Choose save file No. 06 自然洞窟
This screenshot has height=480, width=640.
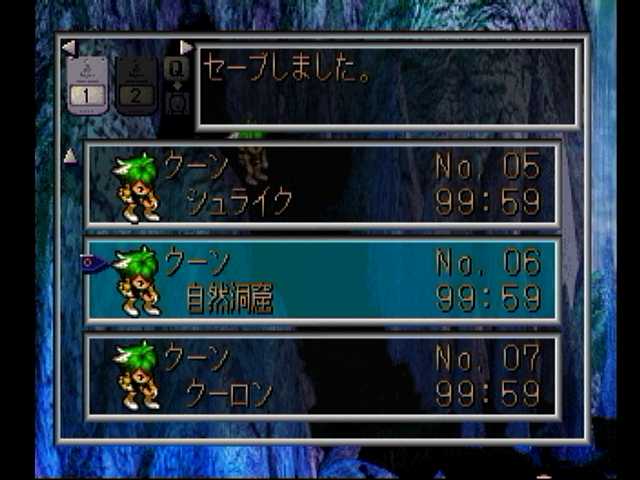322,280
